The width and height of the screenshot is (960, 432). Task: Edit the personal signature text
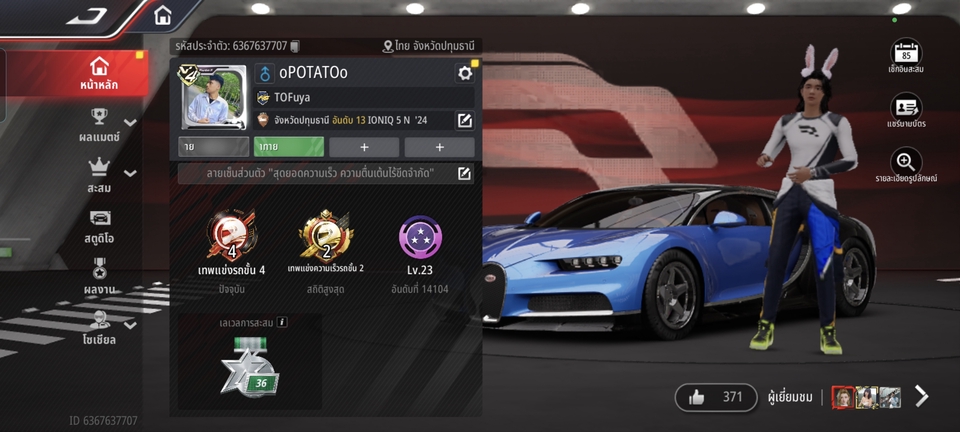464,174
